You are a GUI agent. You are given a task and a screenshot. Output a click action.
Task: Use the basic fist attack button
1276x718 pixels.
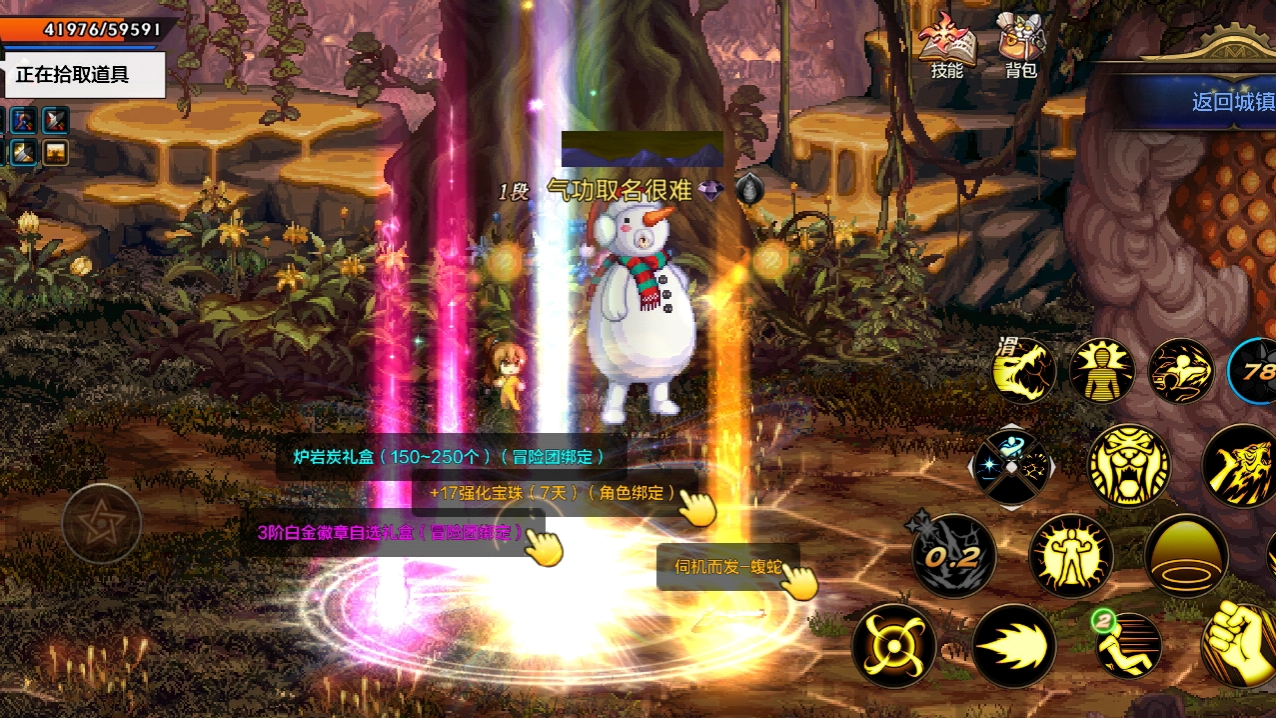tap(1240, 642)
